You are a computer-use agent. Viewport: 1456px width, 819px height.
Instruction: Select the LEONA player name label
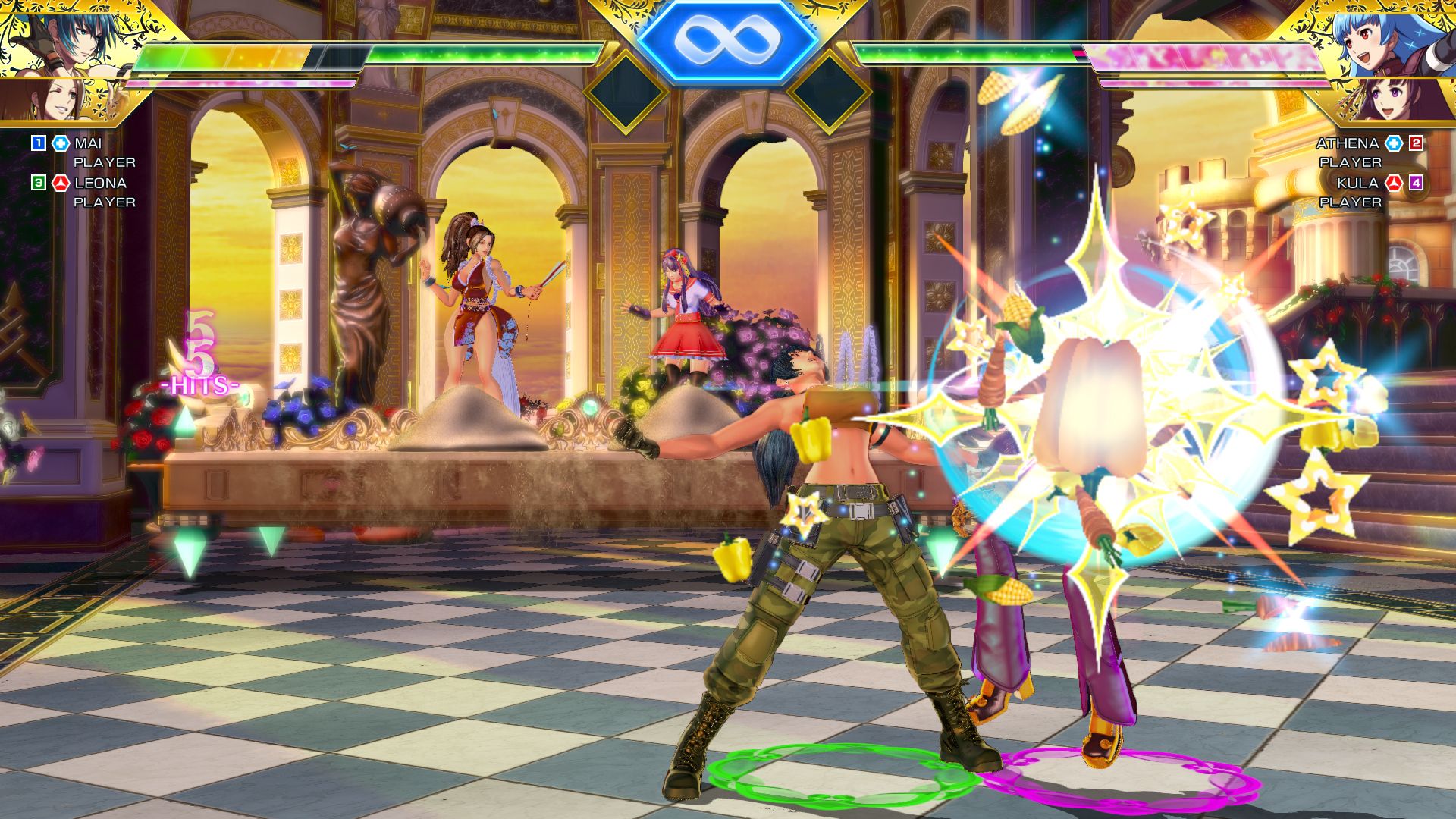(x=100, y=183)
